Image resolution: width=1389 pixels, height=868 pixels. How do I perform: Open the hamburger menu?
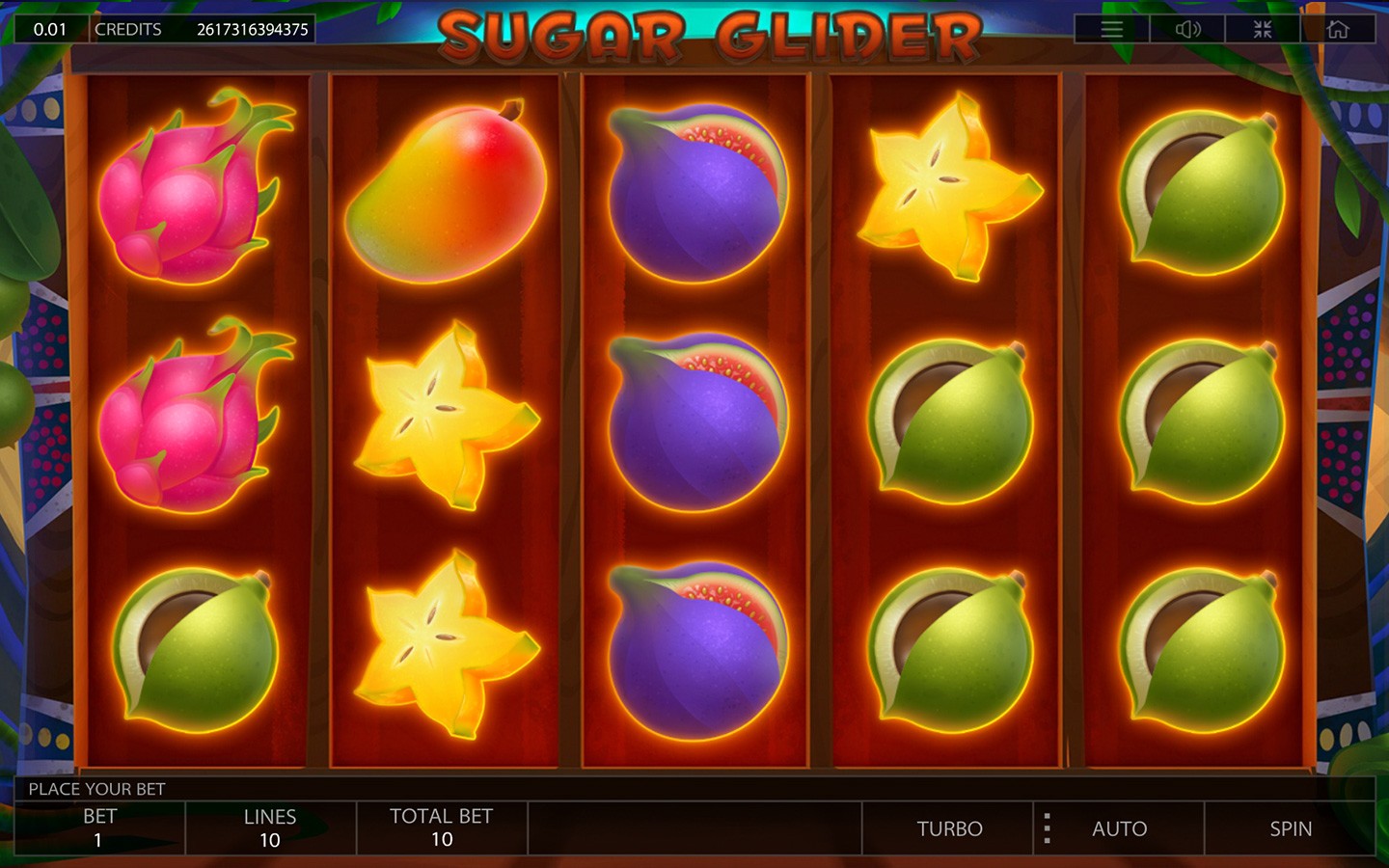tap(1111, 29)
